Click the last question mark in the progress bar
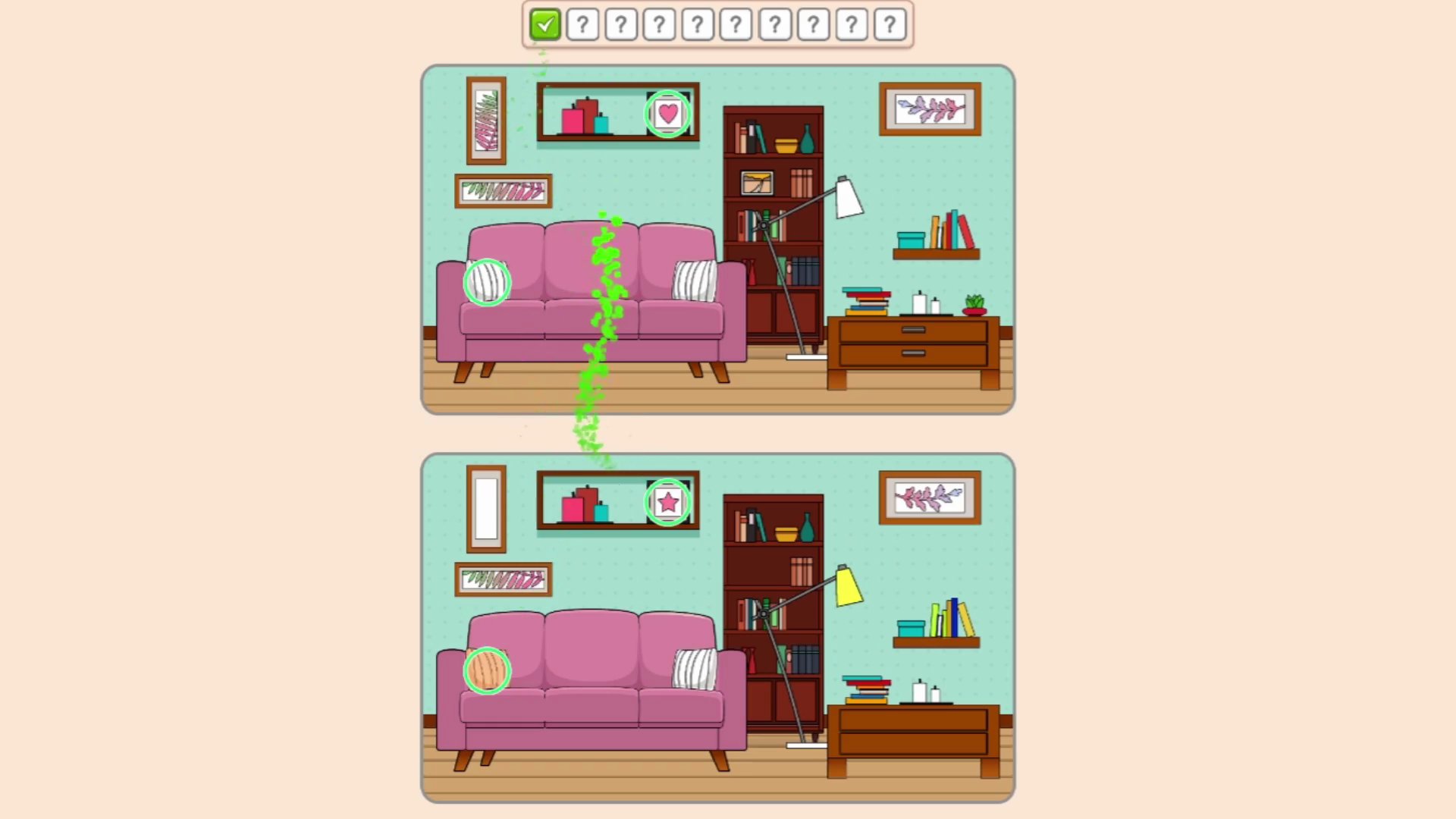Screen dimensions: 1456x819 coord(890,25)
